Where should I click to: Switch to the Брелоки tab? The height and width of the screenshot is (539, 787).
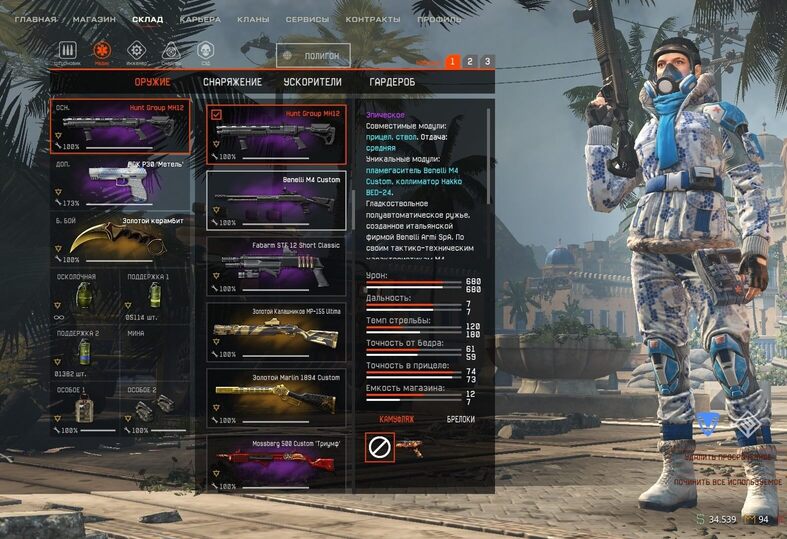460,419
